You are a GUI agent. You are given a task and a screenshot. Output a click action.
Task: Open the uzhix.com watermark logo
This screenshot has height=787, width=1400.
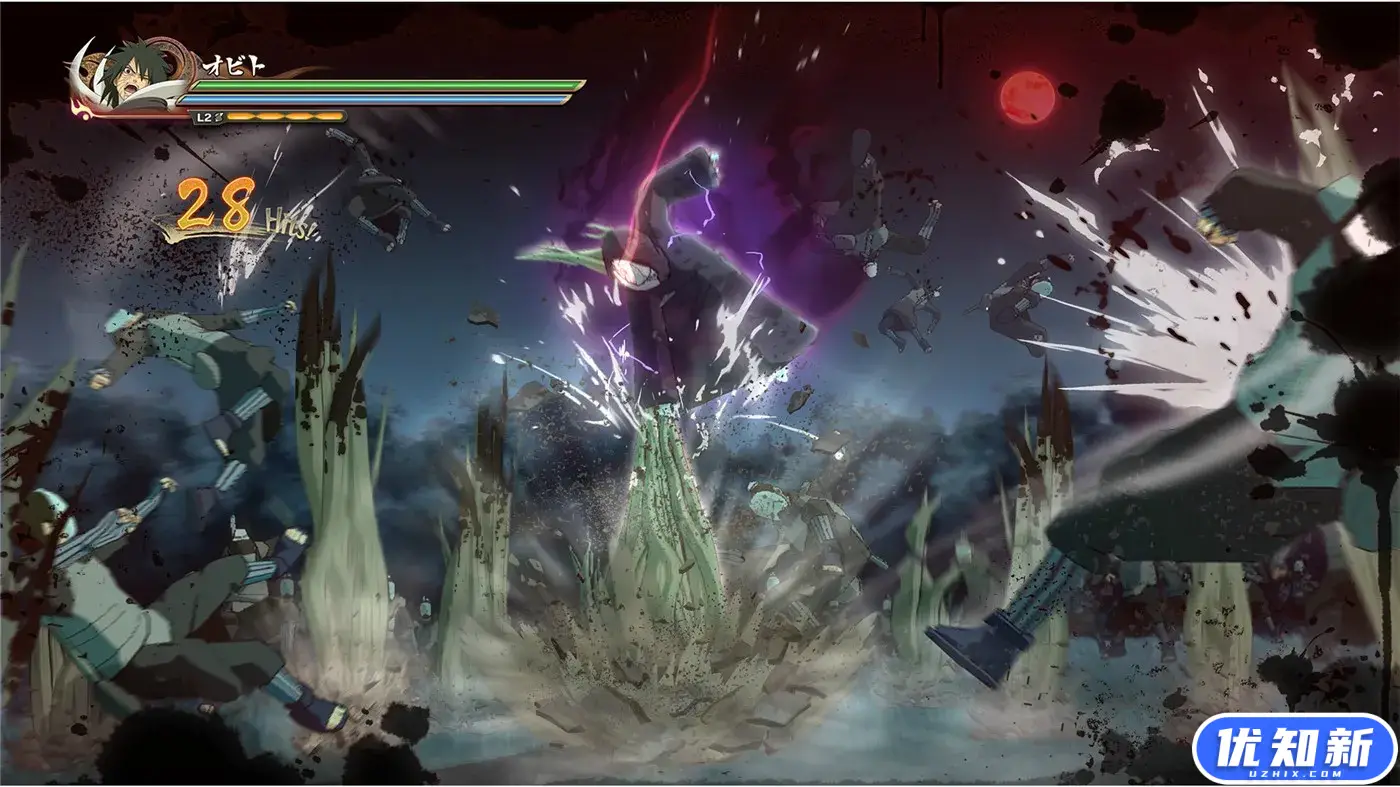click(x=1293, y=749)
